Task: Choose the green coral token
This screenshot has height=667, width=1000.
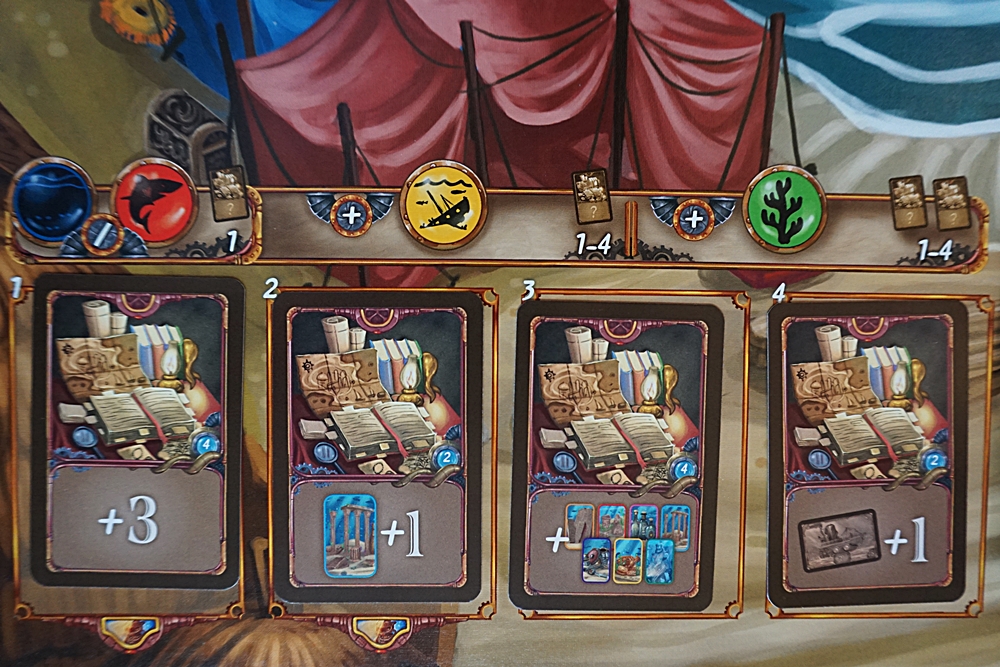Action: tap(785, 207)
